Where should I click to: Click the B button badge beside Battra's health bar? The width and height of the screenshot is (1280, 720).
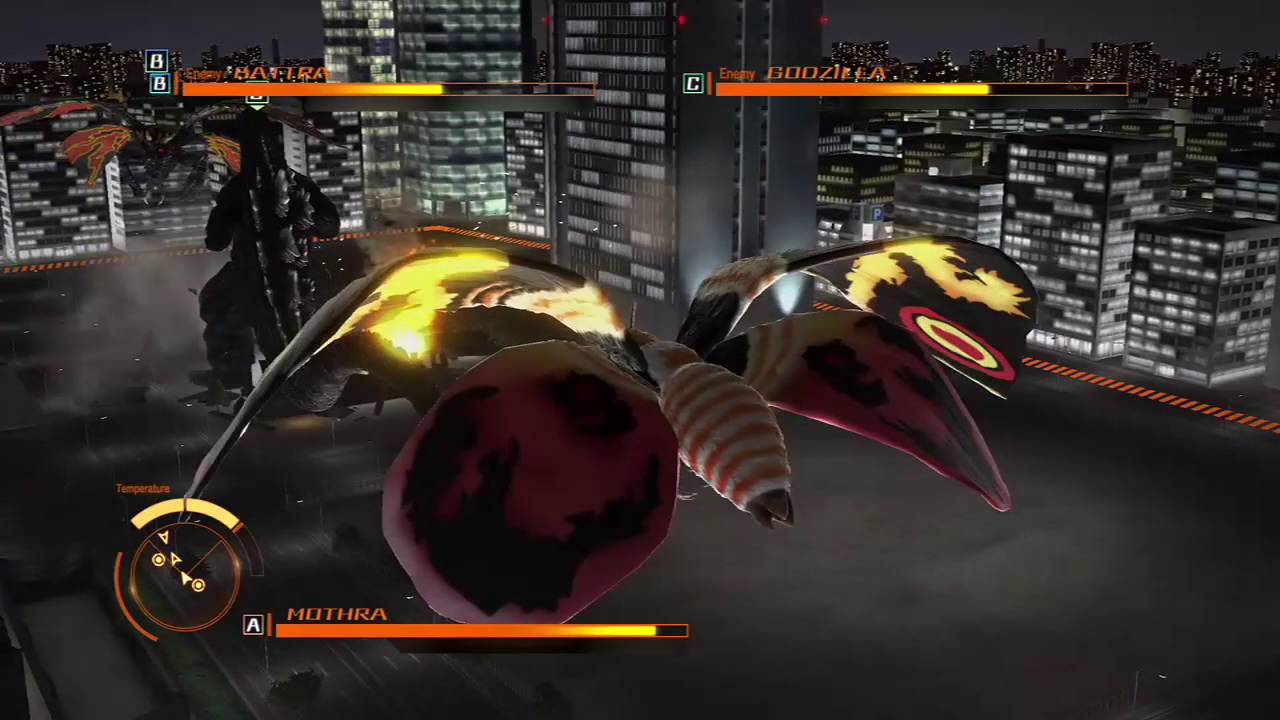coord(157,84)
